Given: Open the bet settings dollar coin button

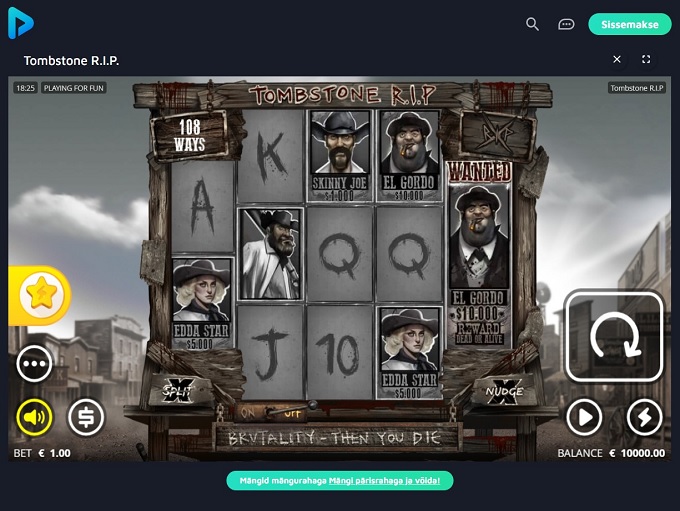Looking at the screenshot, I should coord(86,416).
